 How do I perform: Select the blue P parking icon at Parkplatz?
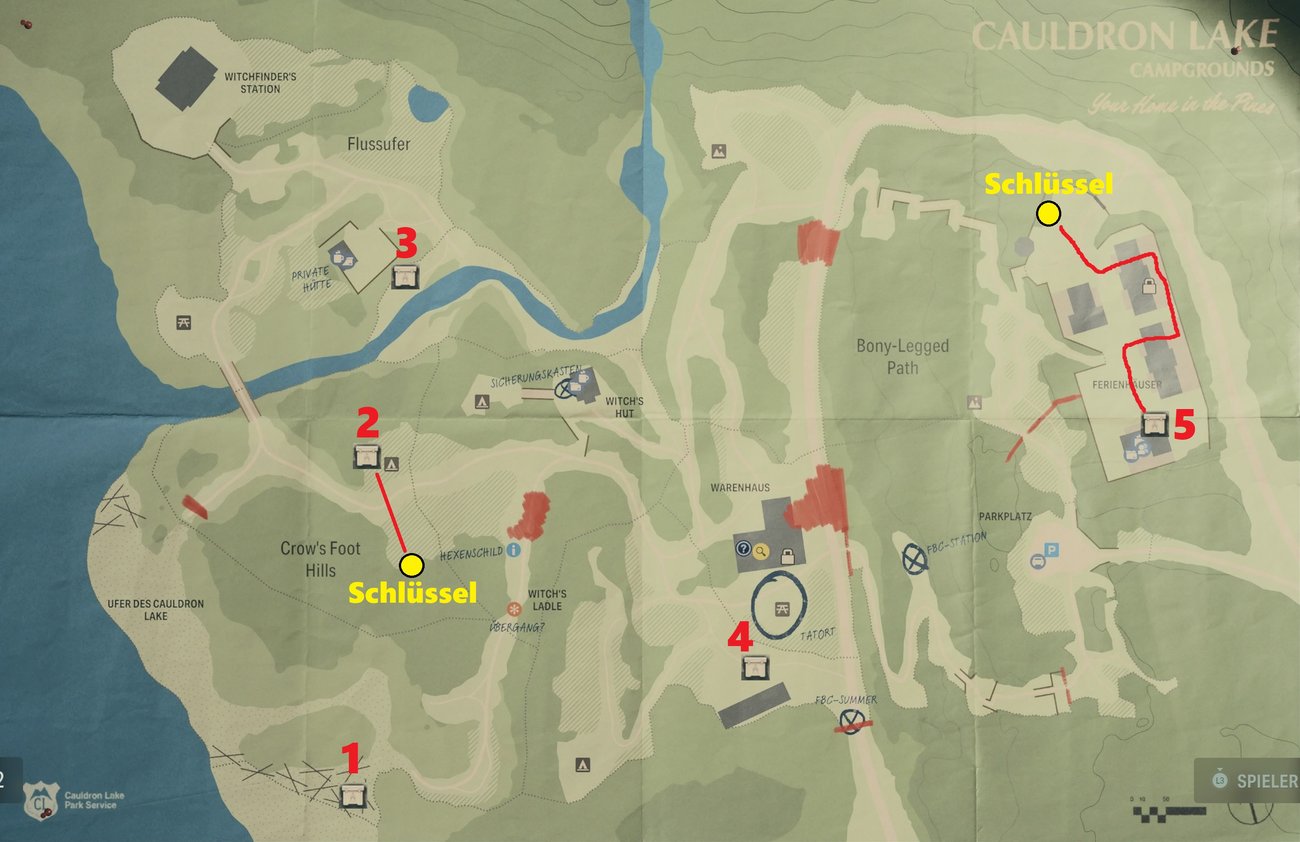[x=1051, y=549]
